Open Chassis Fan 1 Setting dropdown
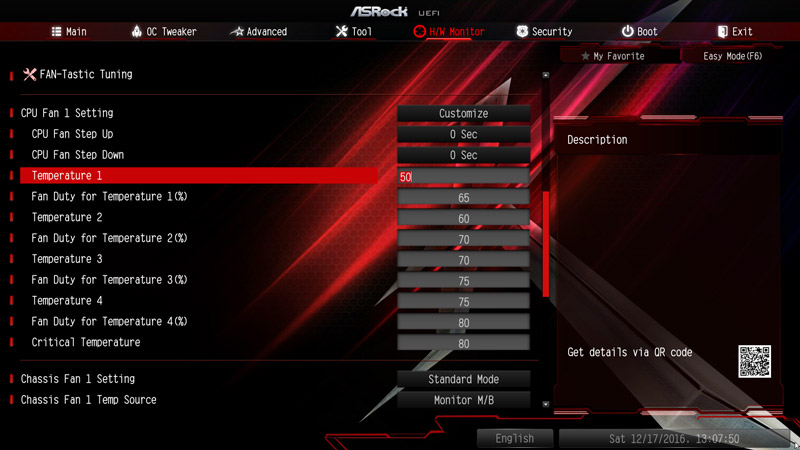 click(x=463, y=380)
